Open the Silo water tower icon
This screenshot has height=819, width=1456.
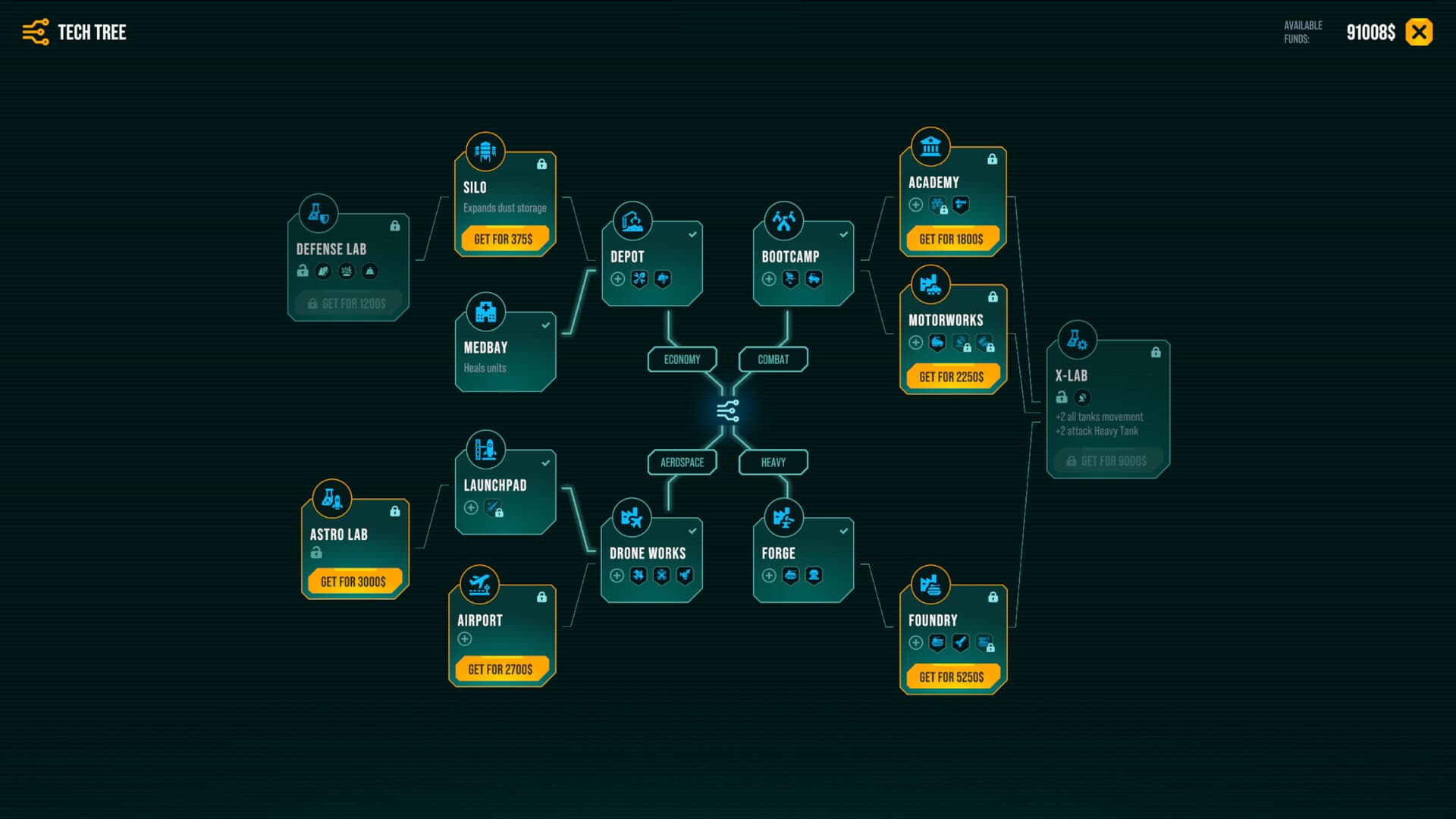(x=486, y=151)
